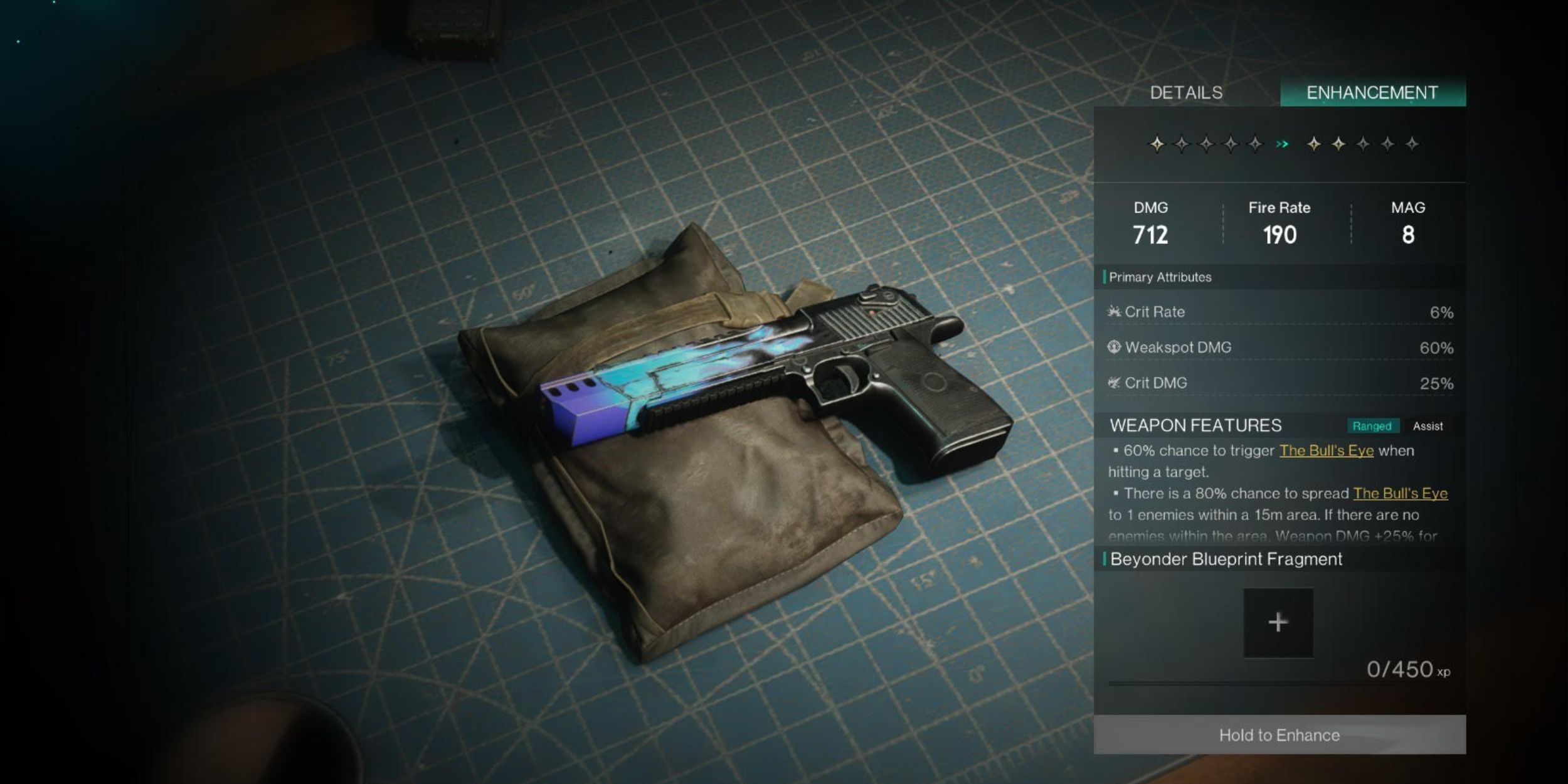Select the Ranged weapon feature tag

1372,426
